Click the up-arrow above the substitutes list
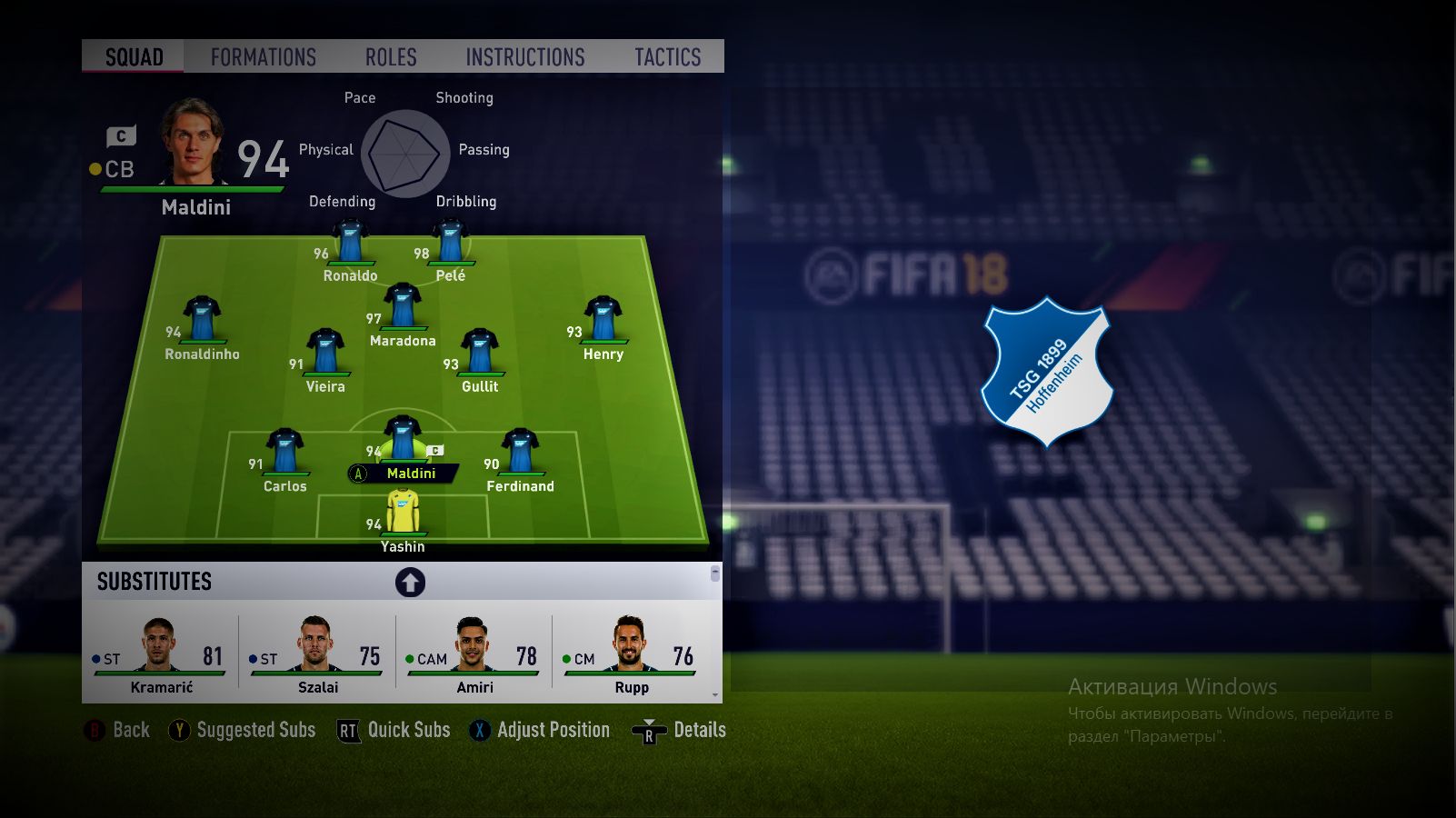The width and height of the screenshot is (1456, 818). (x=410, y=582)
